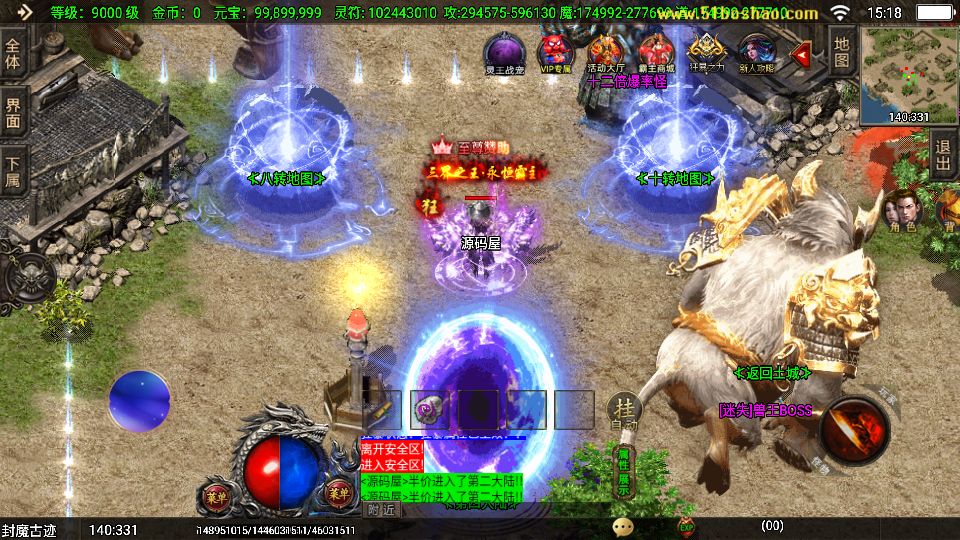Click the 退出 exit button
Screen dimensions: 960x540
943,157
